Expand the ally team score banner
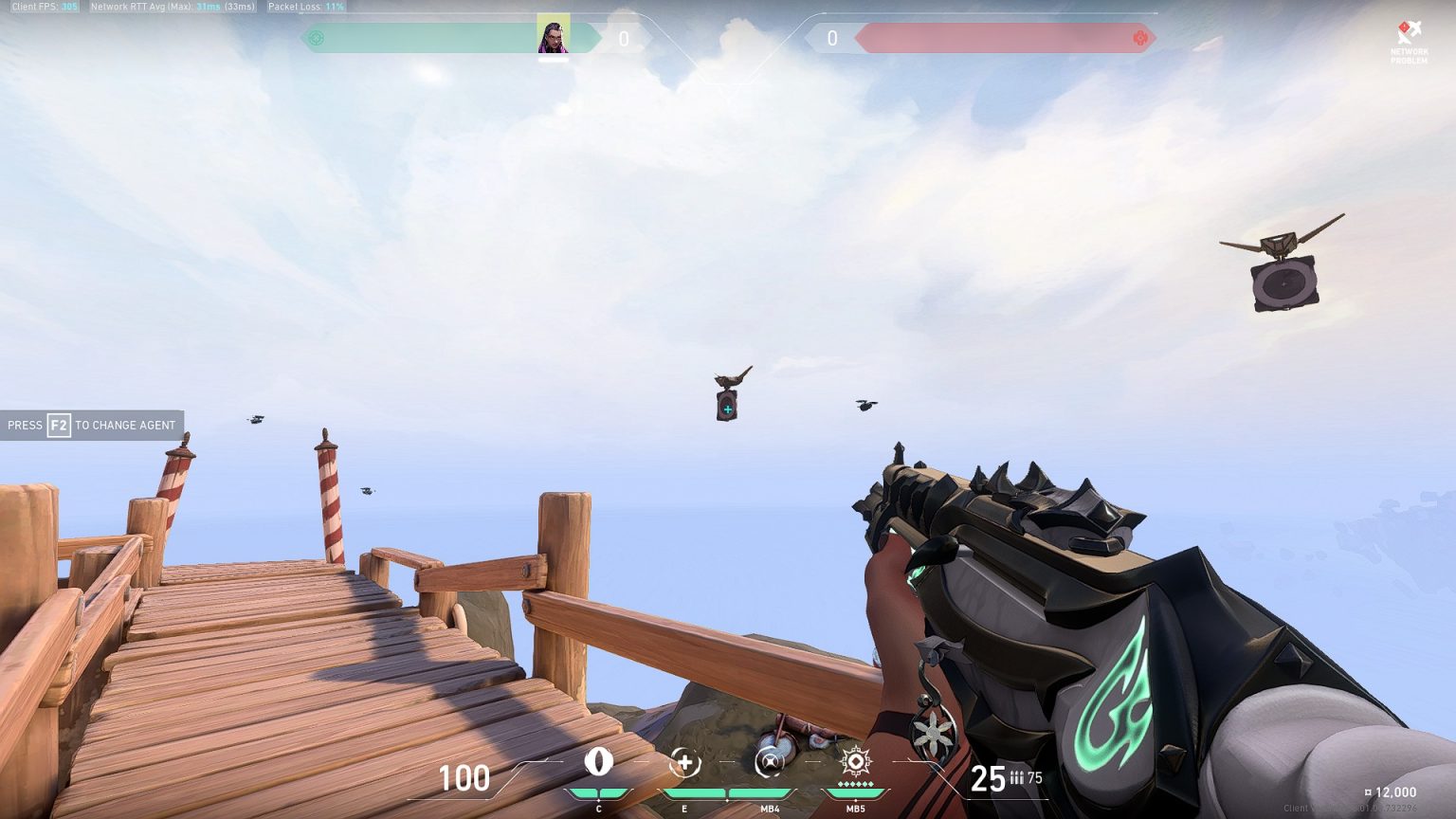 (446, 38)
